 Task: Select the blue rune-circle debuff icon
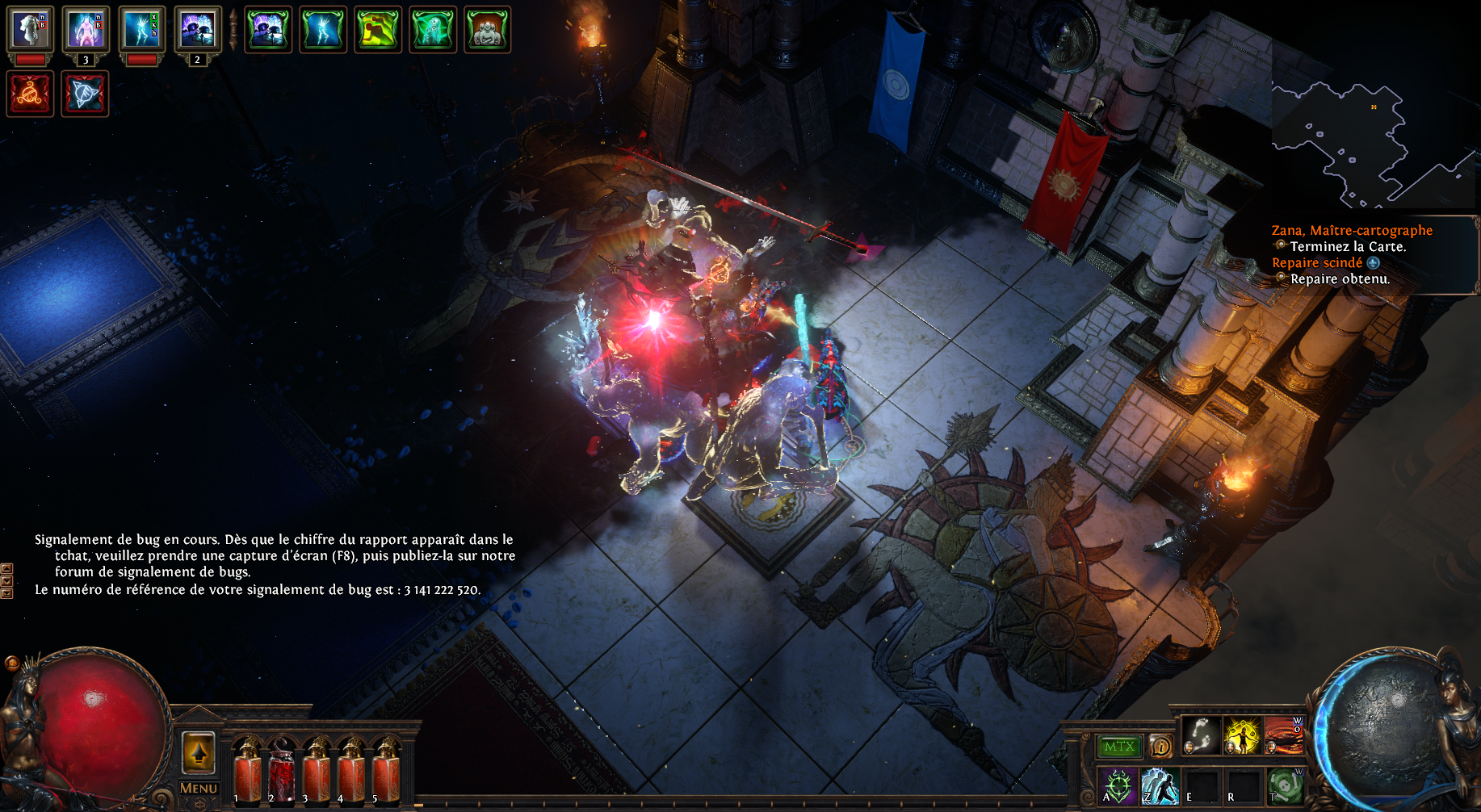point(85,94)
